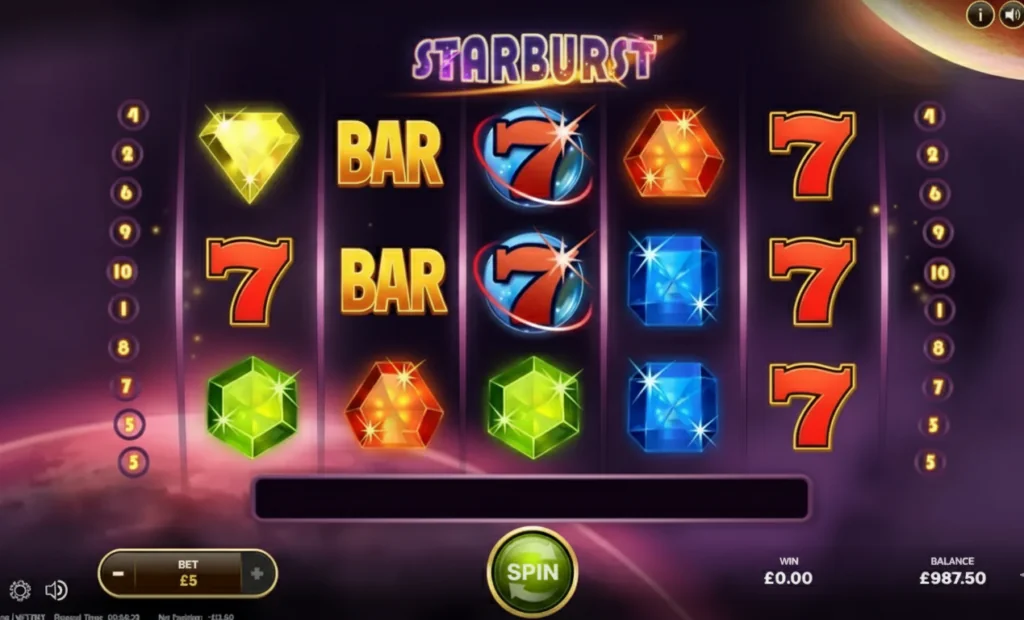Show game info with the round i button

click(980, 15)
